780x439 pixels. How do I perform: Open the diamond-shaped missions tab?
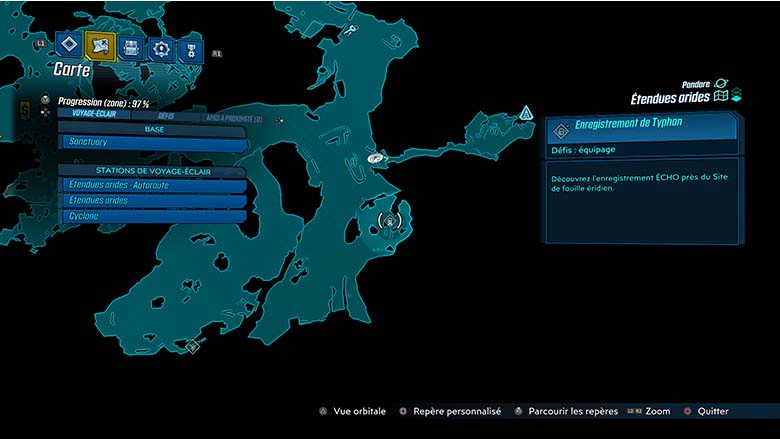[x=69, y=44]
